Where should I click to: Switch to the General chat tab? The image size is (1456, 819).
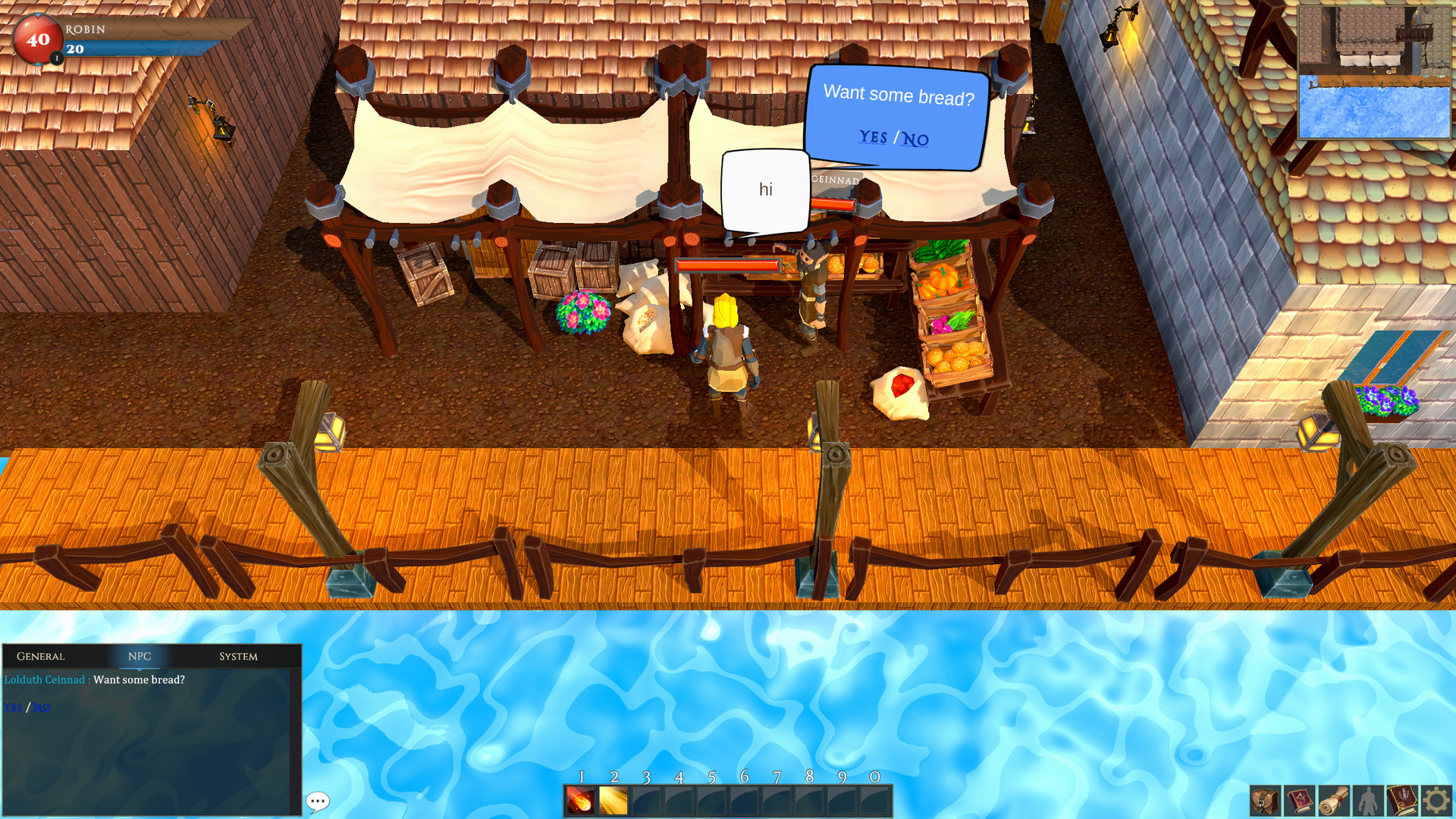42,657
